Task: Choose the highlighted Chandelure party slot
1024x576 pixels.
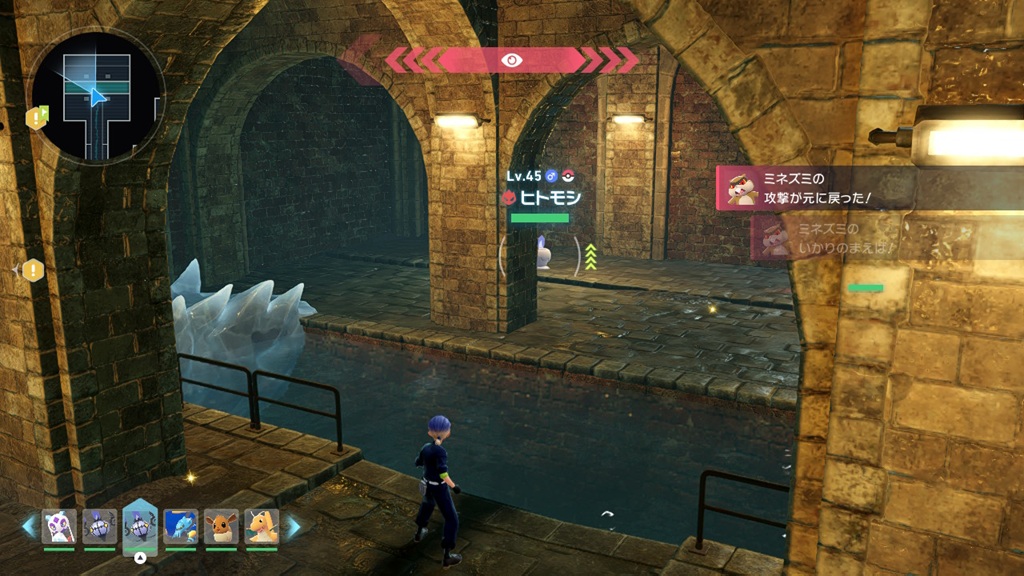Action: click(x=140, y=526)
